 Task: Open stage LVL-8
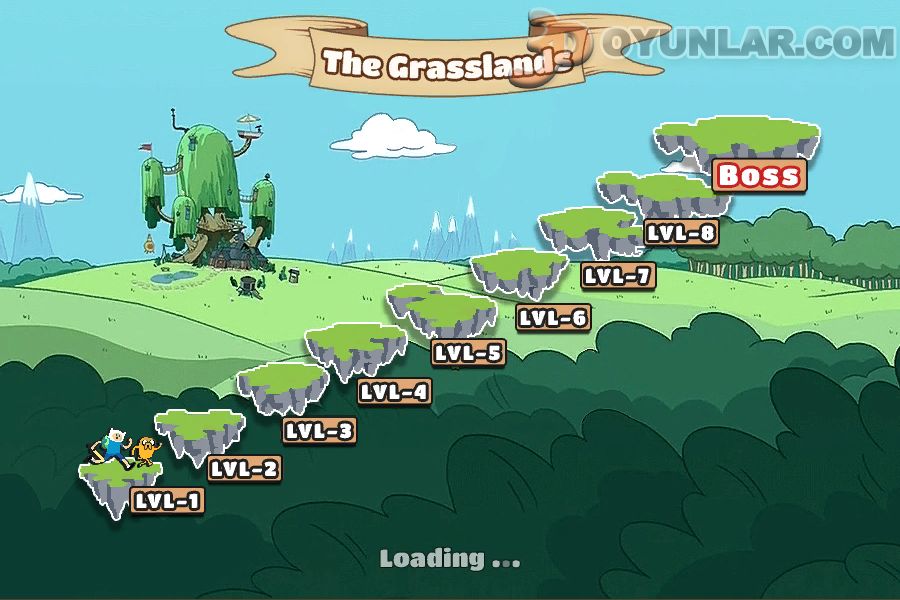[681, 234]
